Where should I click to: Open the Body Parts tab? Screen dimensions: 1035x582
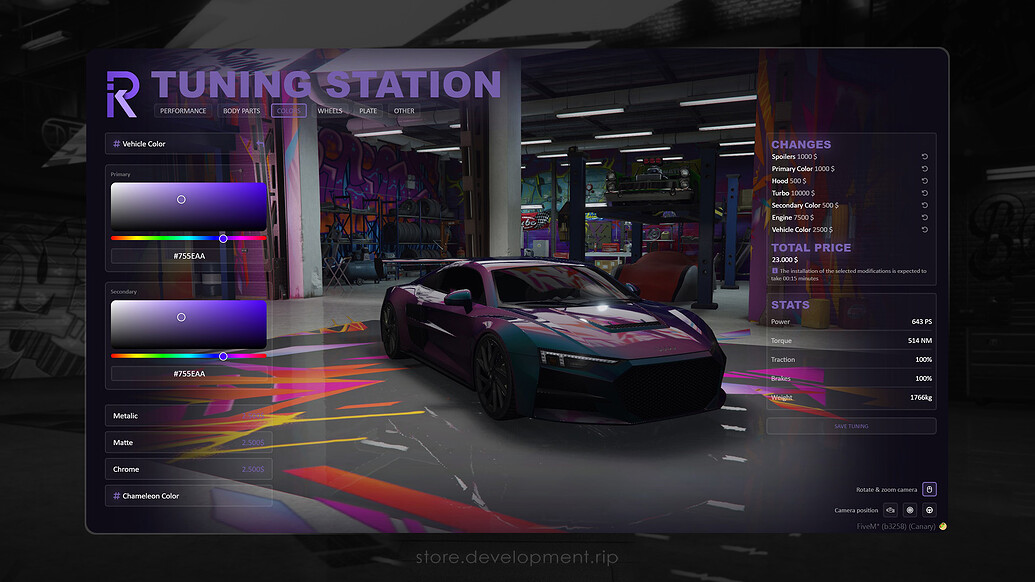point(239,111)
